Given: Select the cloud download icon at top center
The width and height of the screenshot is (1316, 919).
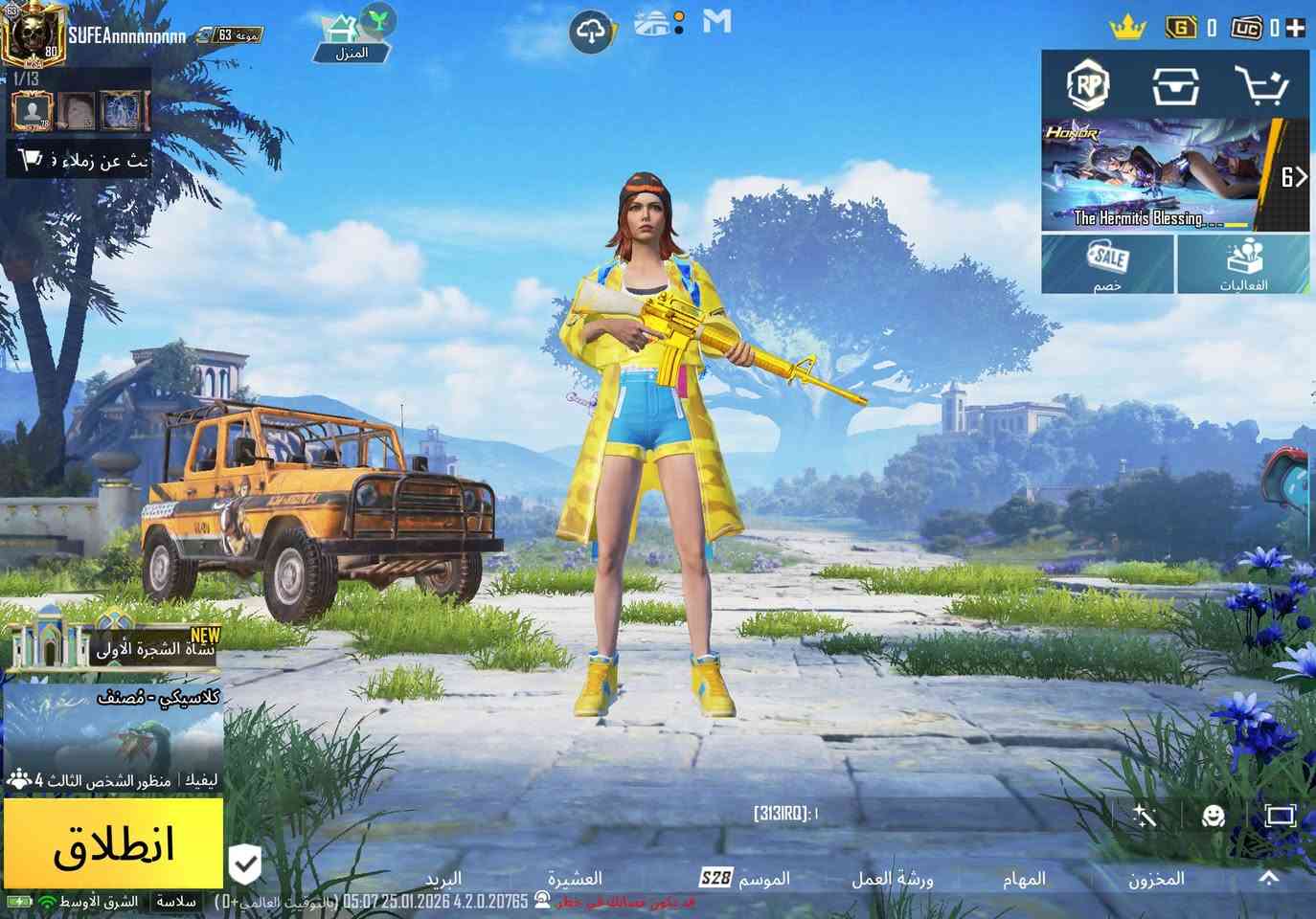Looking at the screenshot, I should (x=593, y=31).
